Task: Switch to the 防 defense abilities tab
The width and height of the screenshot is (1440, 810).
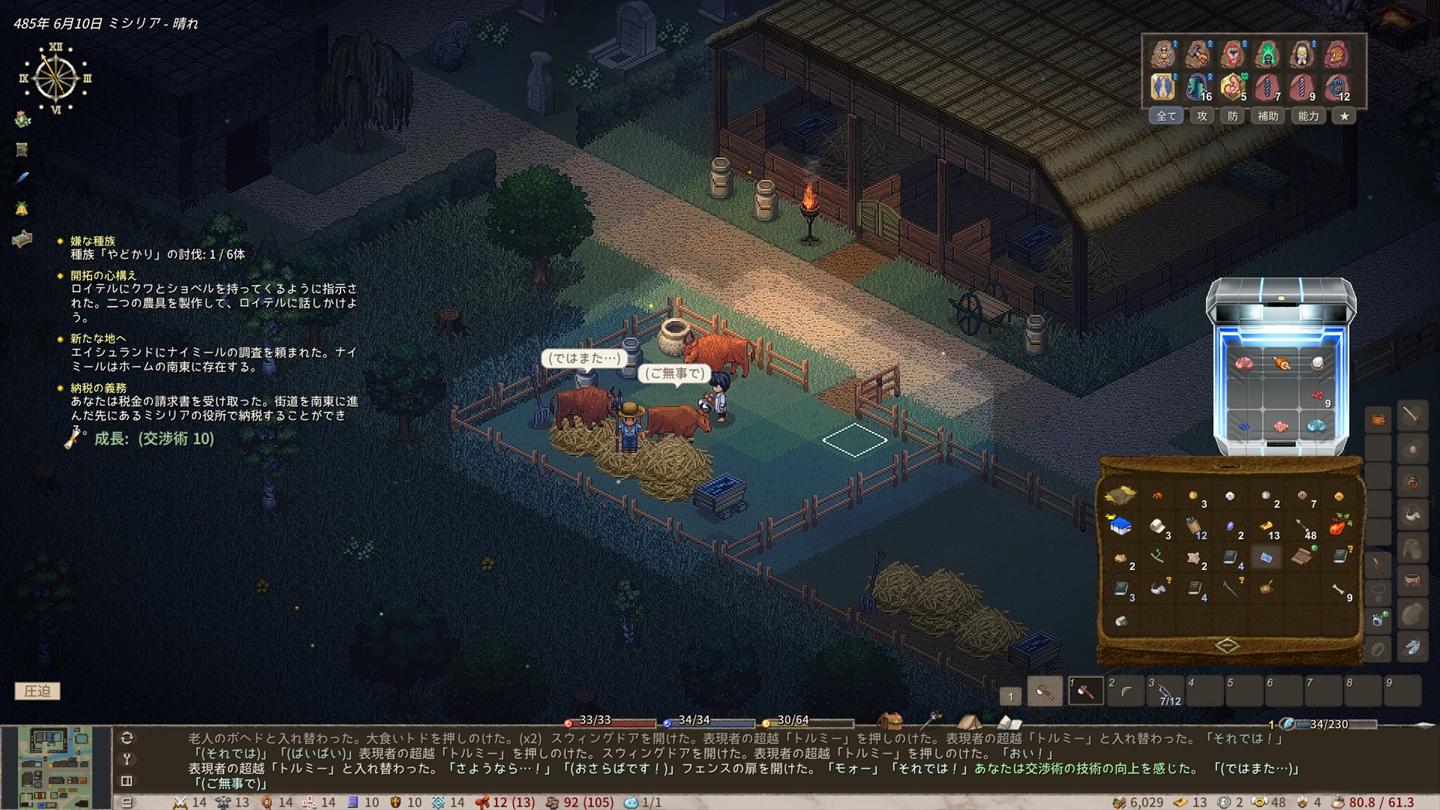Action: click(x=1233, y=116)
